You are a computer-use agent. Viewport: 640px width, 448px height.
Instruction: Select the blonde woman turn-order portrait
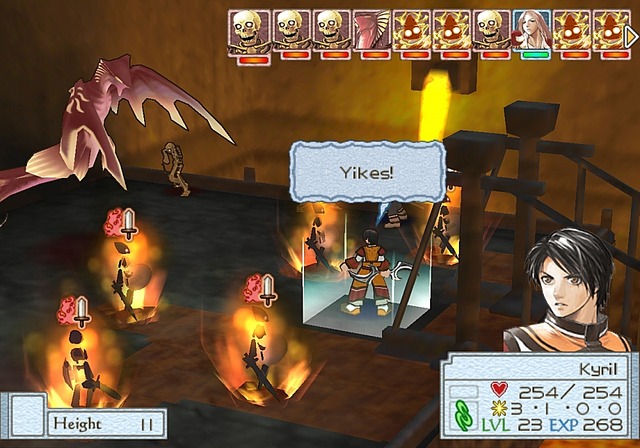[531, 29]
